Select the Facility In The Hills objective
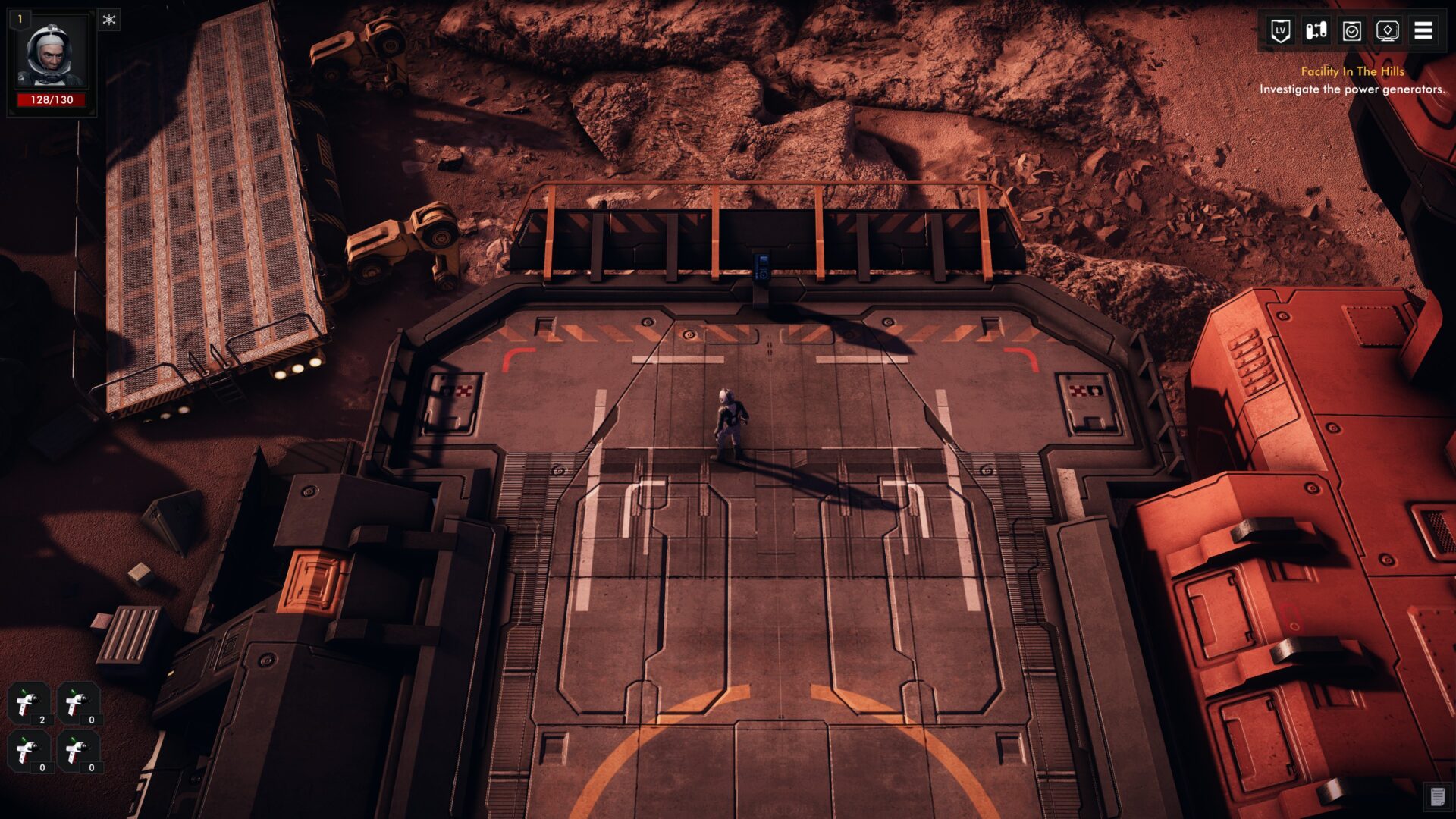The height and width of the screenshot is (819, 1456). tap(1352, 71)
